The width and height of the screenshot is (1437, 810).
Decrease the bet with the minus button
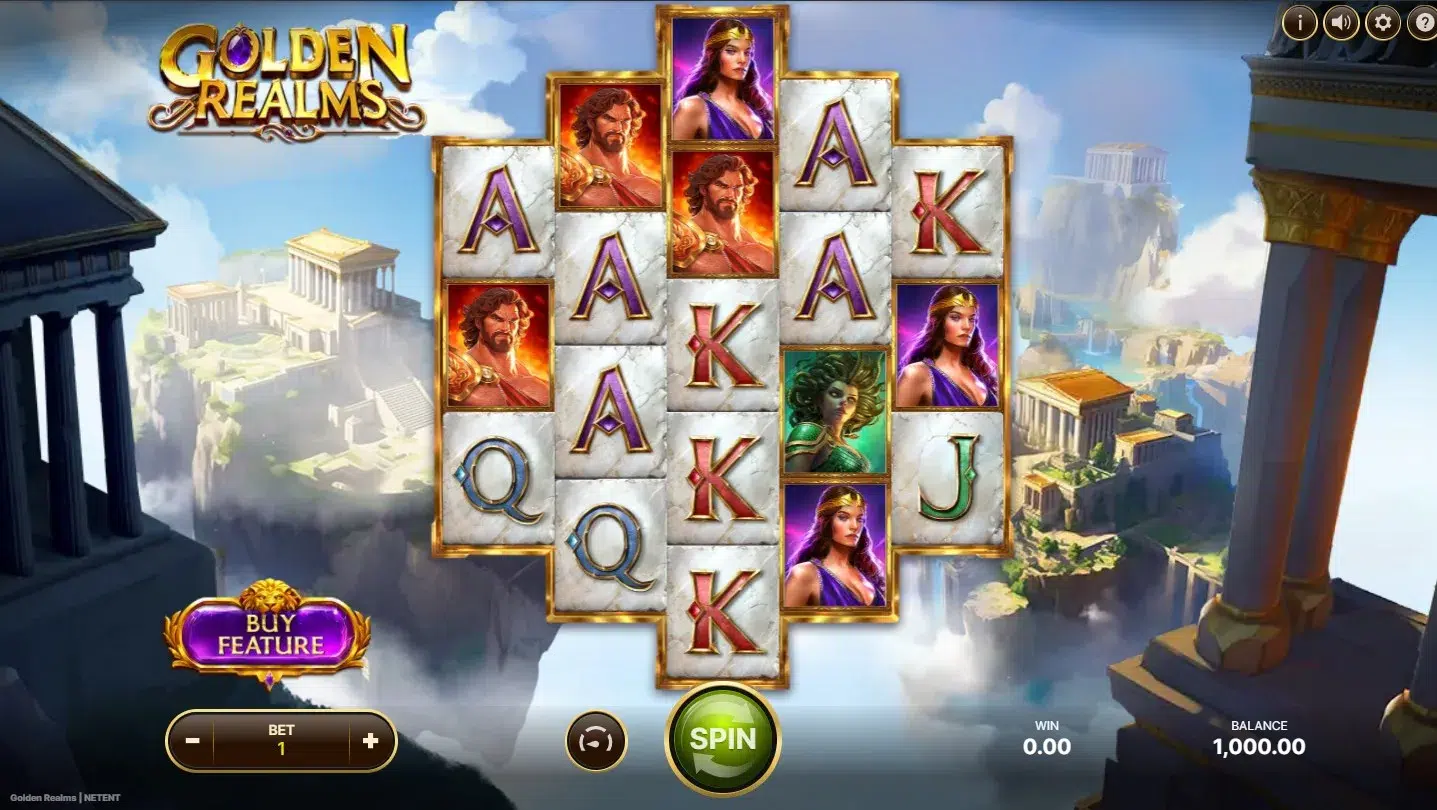[x=193, y=741]
